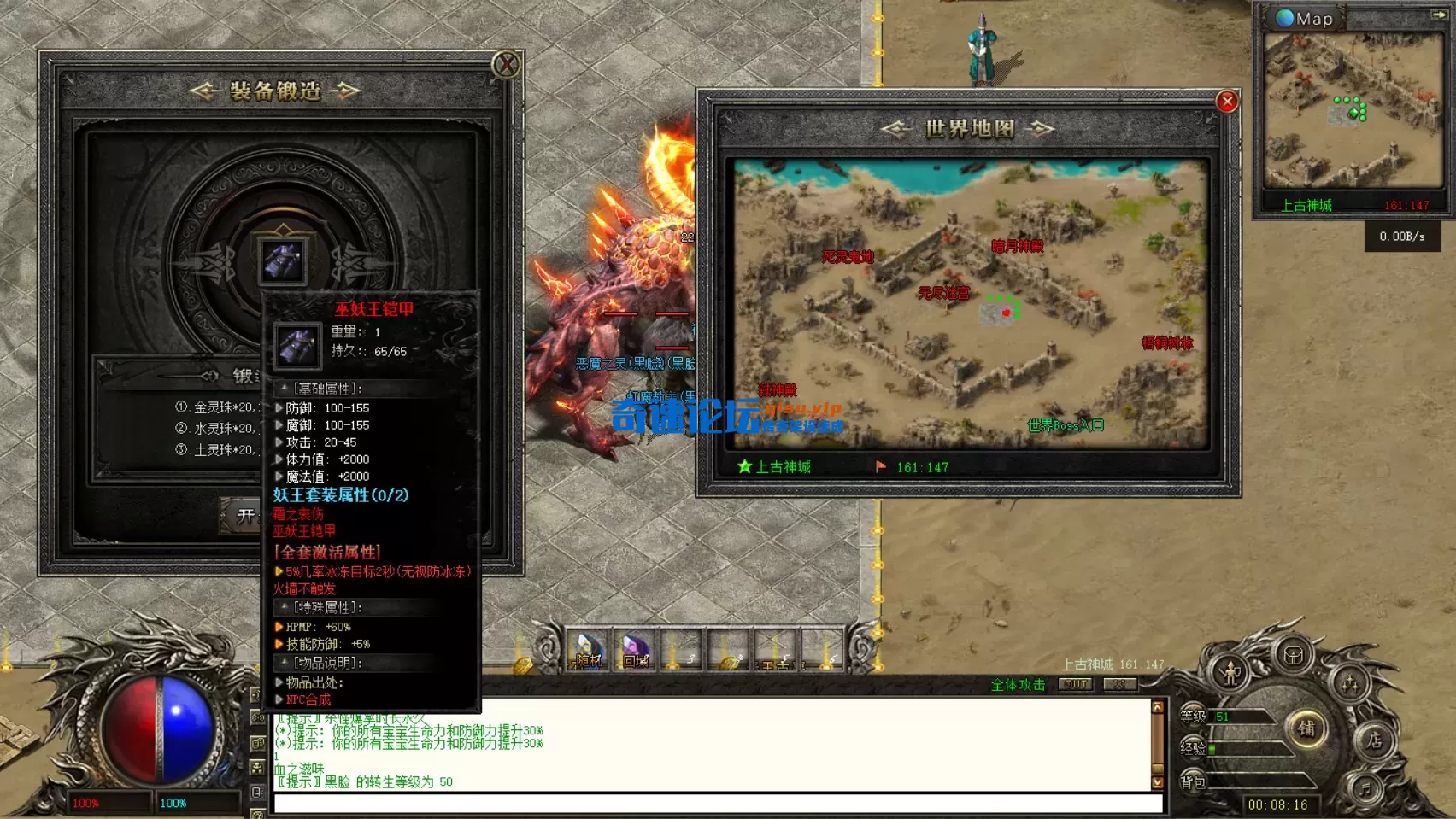Open the character panel with the warrior icon
Viewport: 1456px width, 819px height.
click(x=1230, y=674)
